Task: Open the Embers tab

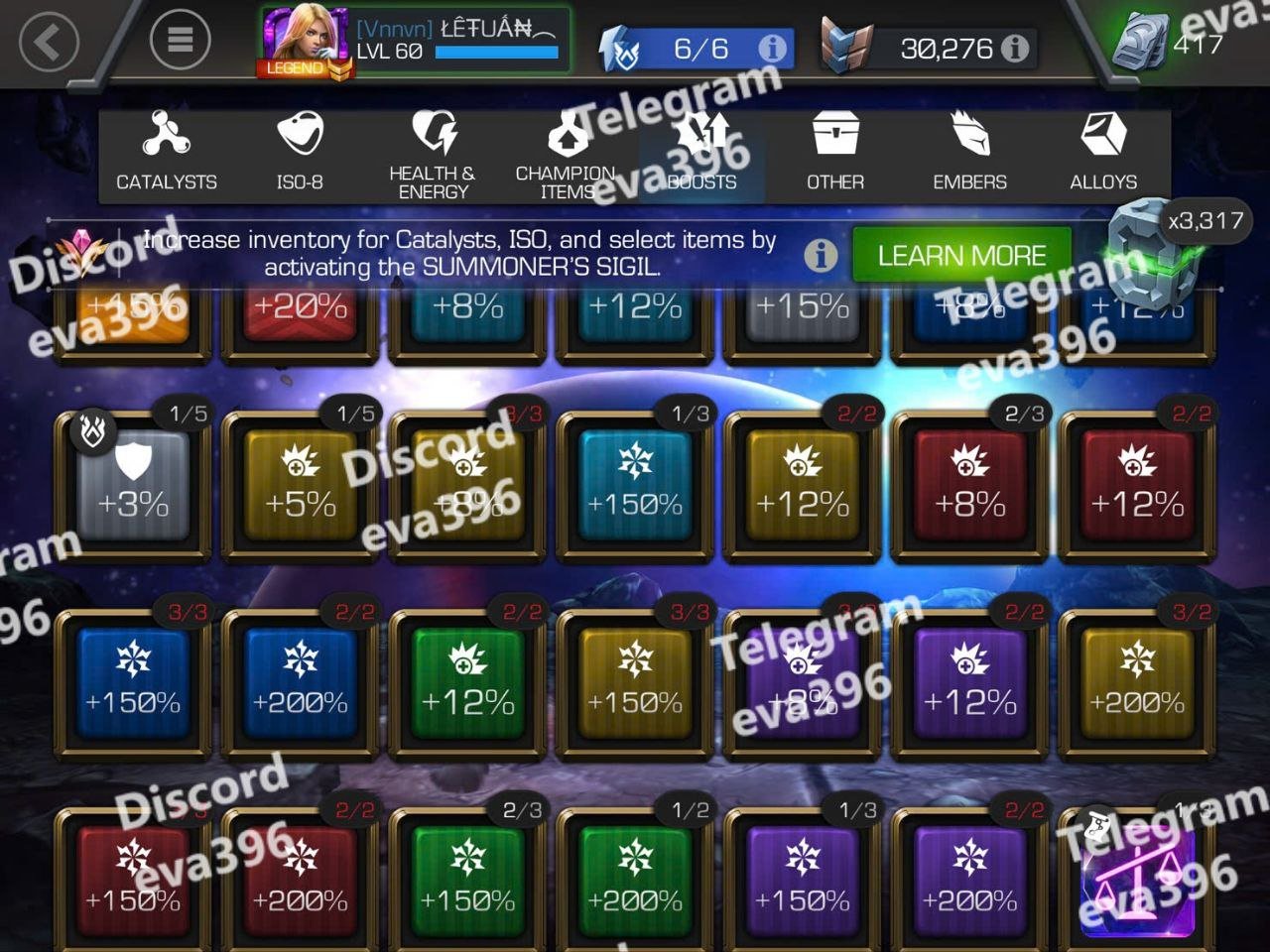Action: click(969, 154)
